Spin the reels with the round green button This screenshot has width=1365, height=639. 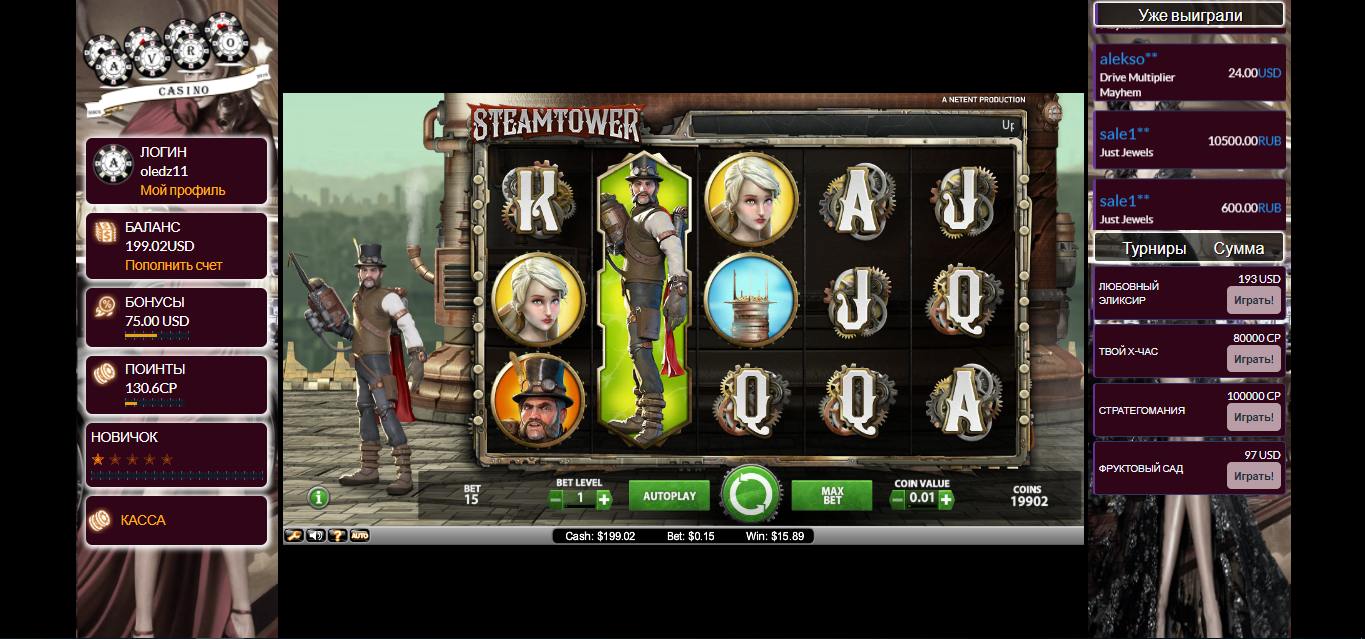click(751, 495)
